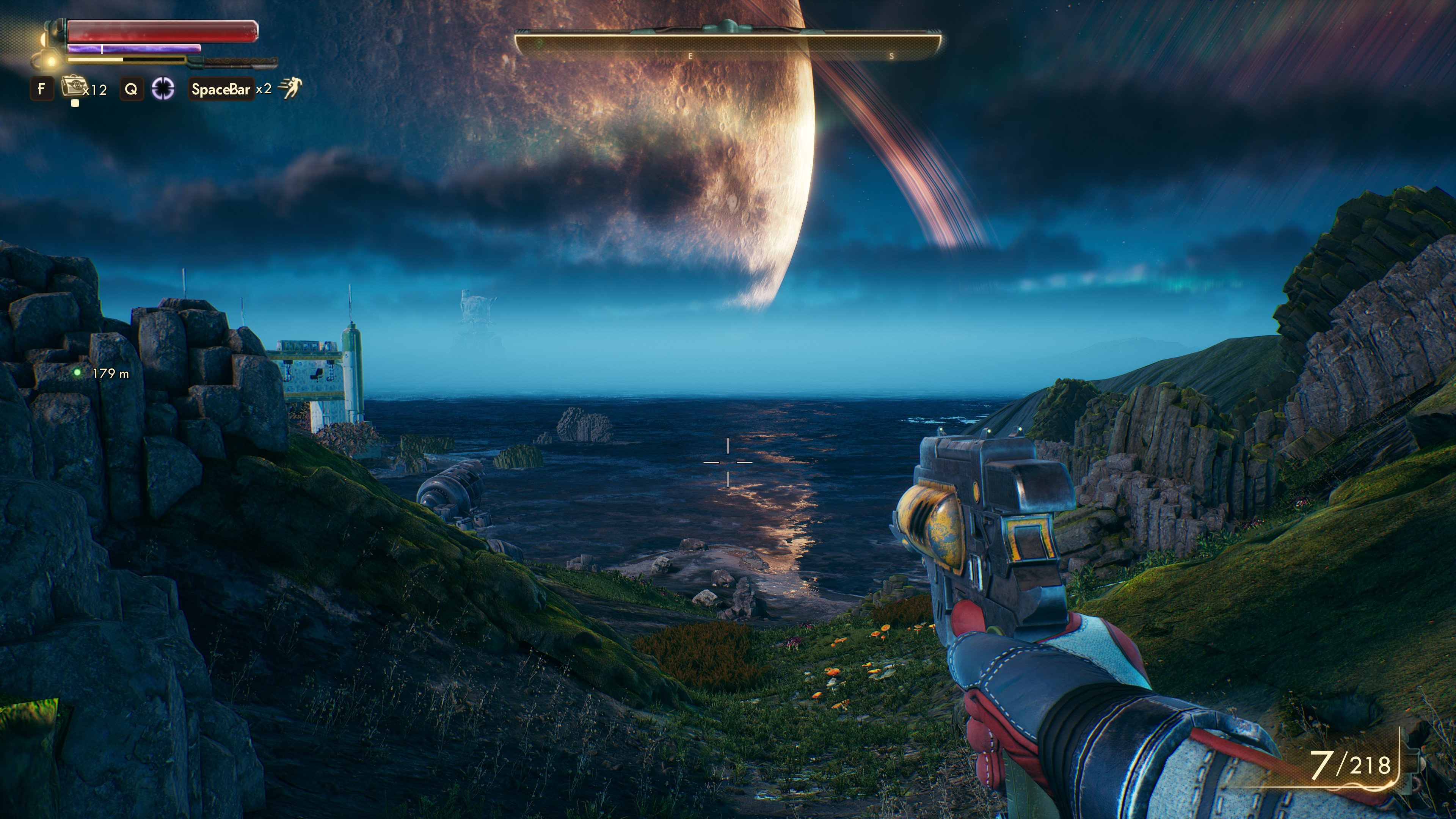
Task: Select the running figure dodge icon
Action: tap(290, 88)
